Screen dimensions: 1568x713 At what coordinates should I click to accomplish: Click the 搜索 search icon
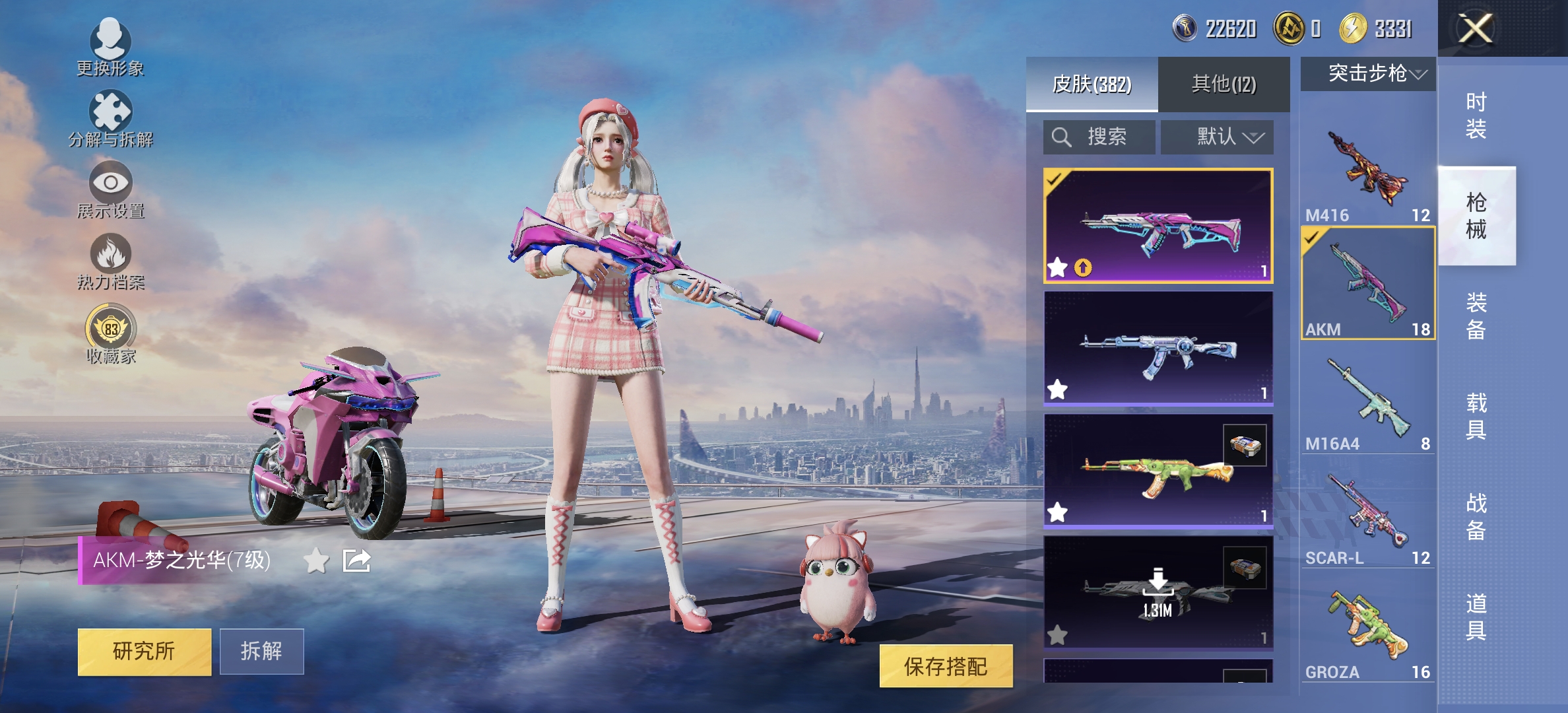[1062, 137]
